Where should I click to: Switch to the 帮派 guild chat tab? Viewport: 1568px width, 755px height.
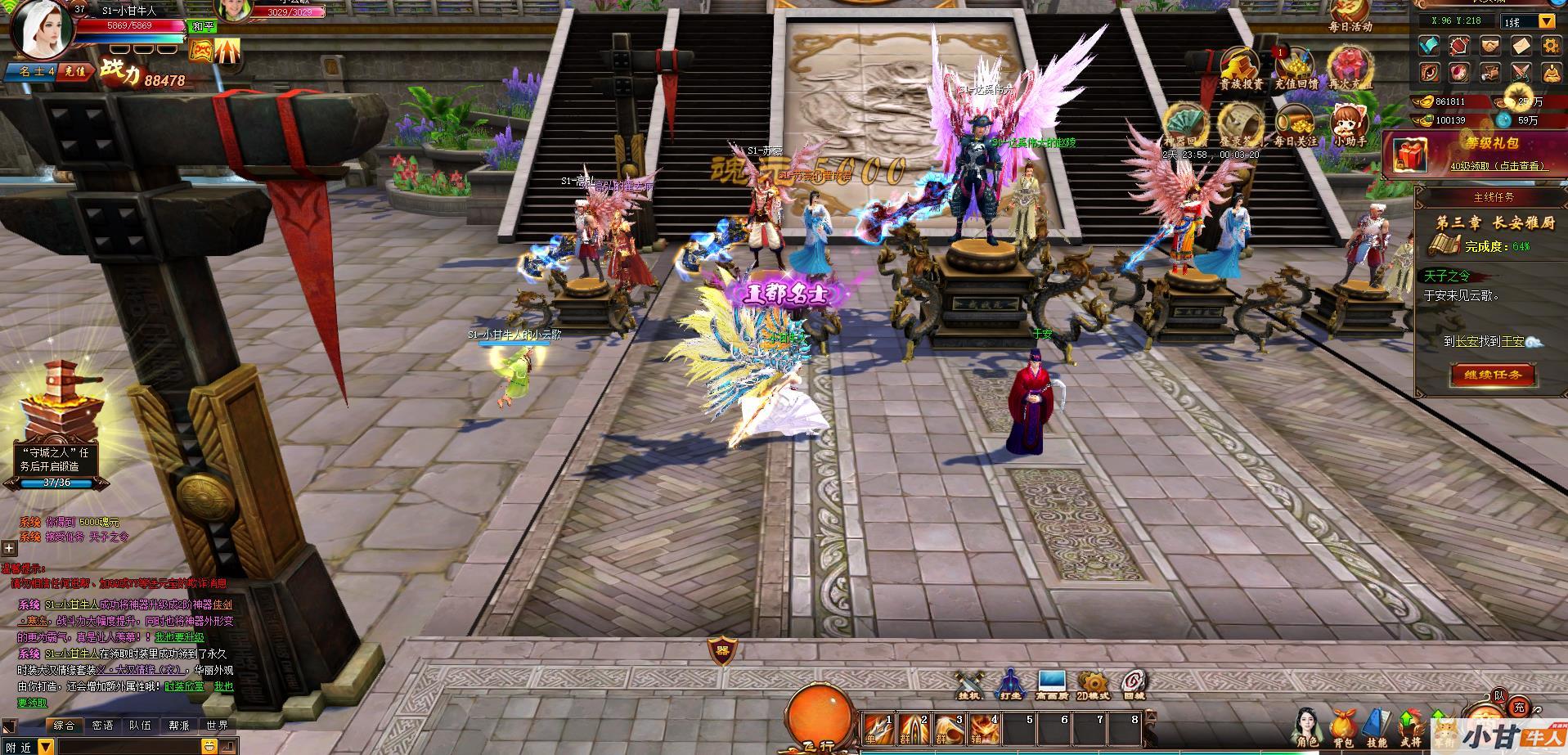point(179,726)
